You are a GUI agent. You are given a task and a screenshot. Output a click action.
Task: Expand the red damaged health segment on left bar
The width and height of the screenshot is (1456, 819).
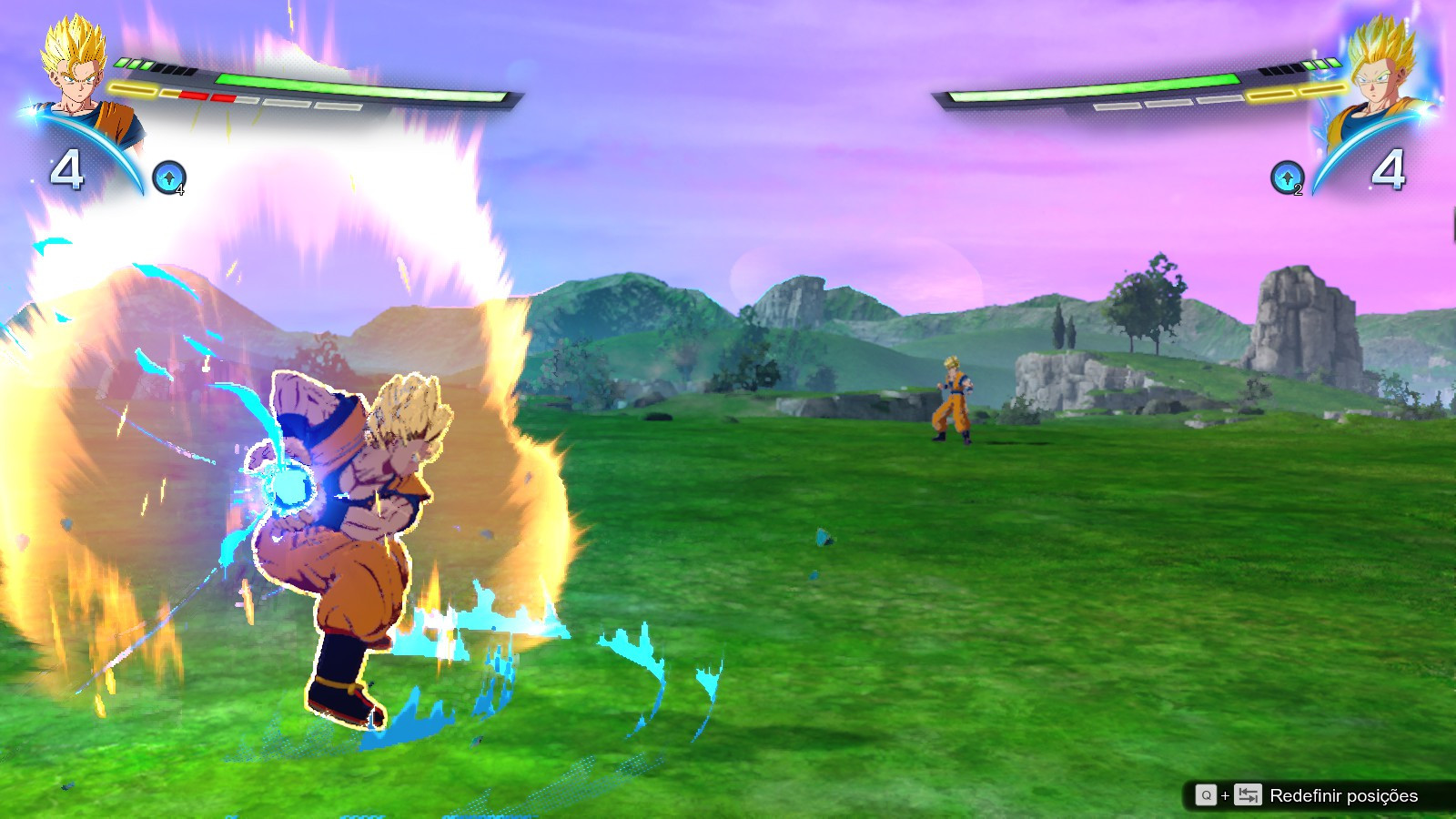pos(196,96)
